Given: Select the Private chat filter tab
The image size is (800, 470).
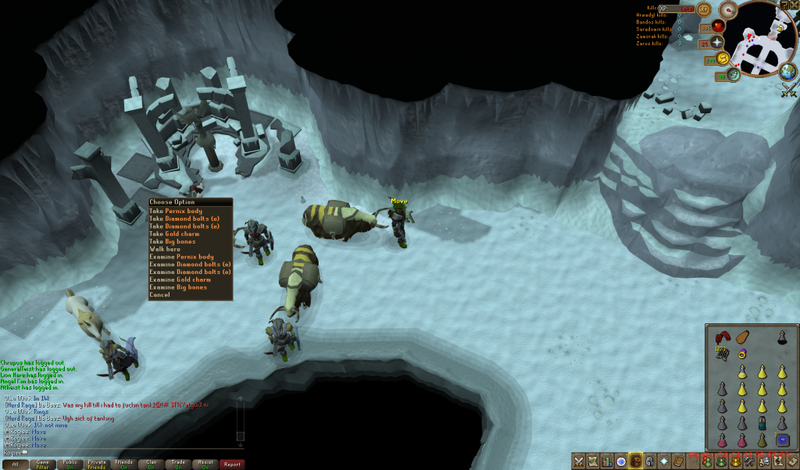Looking at the screenshot, I should [96, 464].
